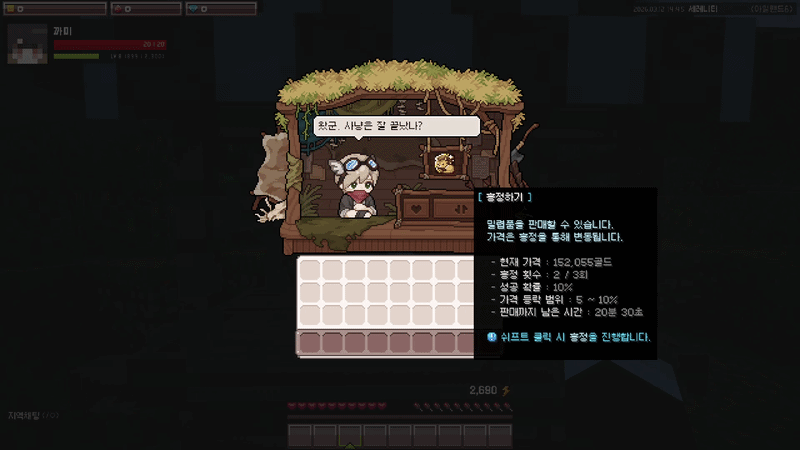800x450 pixels.
Task: Select the heart button on the counter
Action: tap(414, 208)
